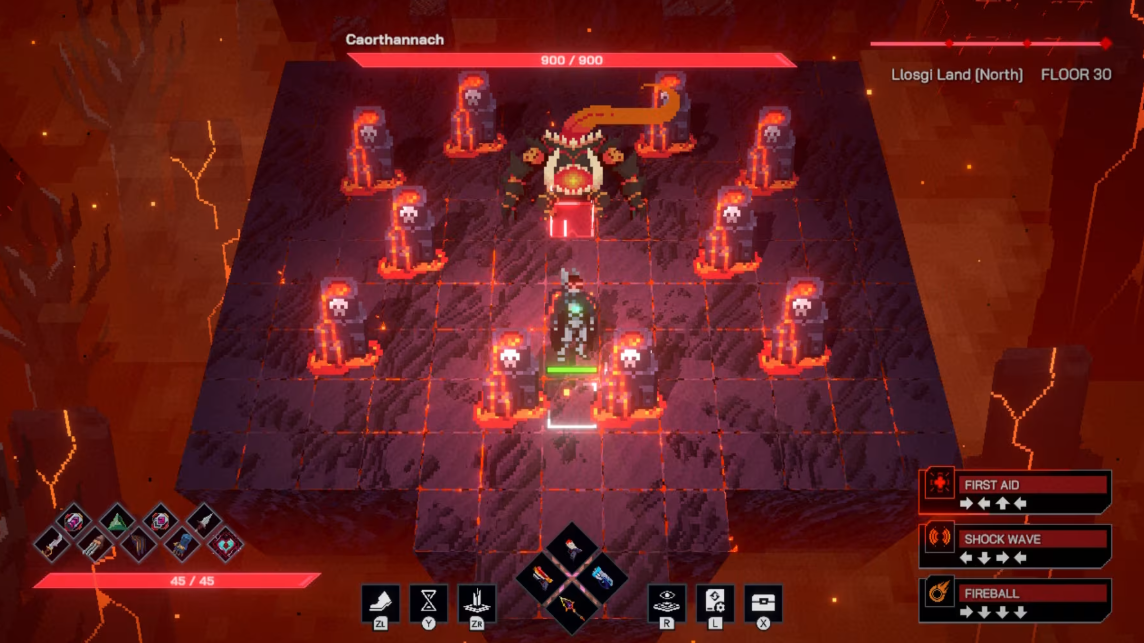The width and height of the screenshot is (1144, 643).
Task: Select the silver drill spike item
Action: 203,521
